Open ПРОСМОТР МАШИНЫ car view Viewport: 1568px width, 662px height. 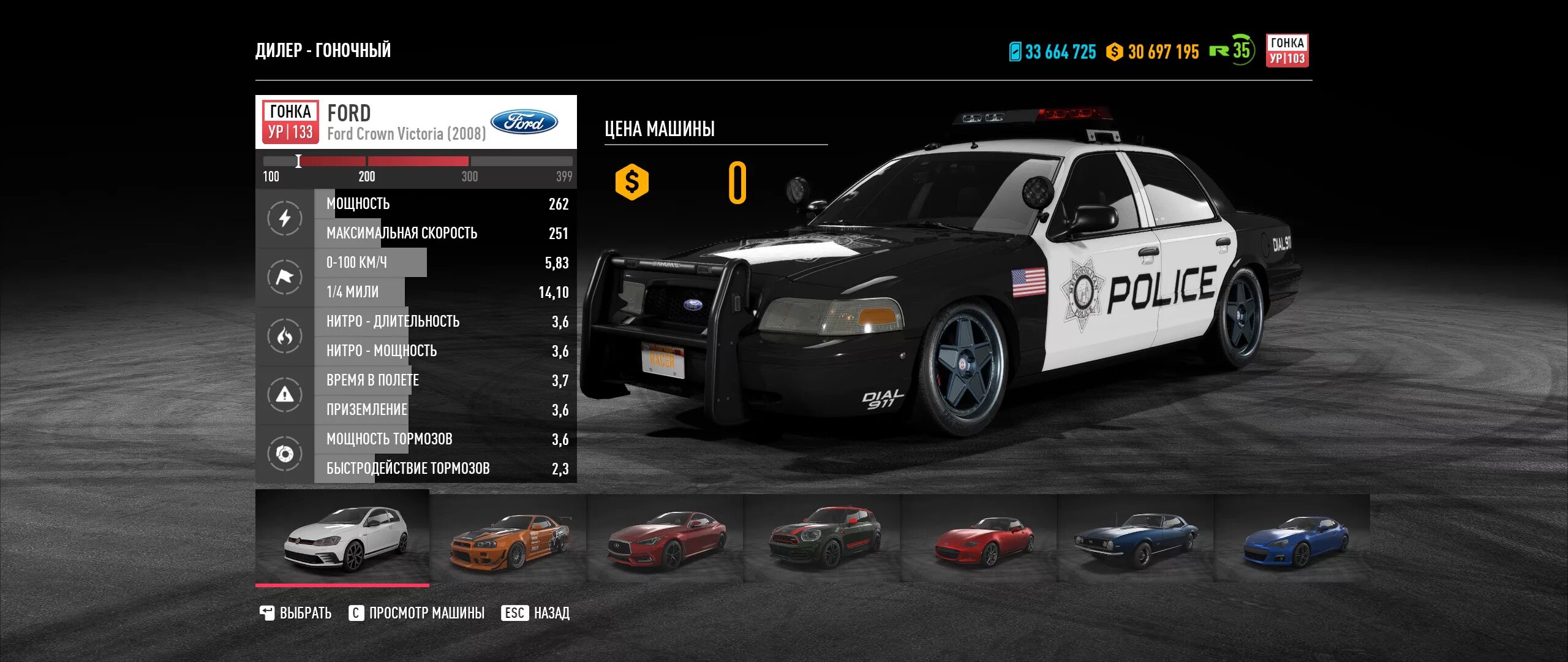coord(417,613)
